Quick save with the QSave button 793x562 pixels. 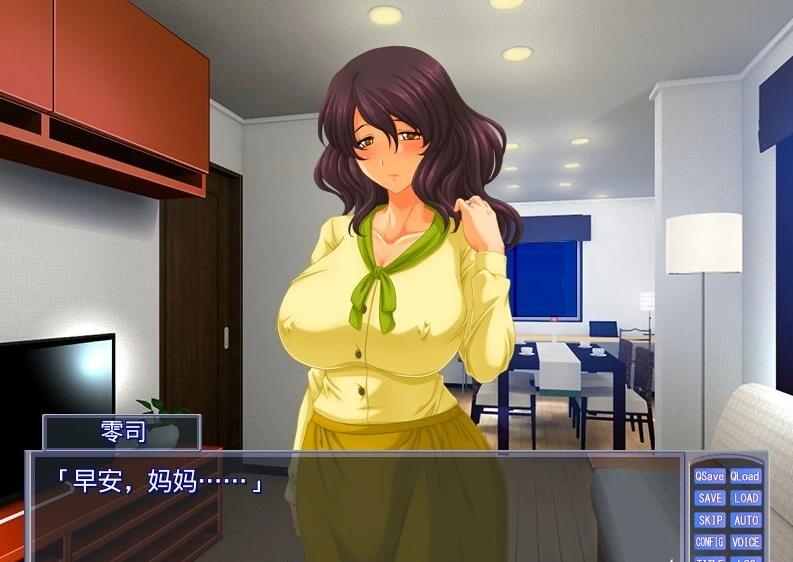click(710, 476)
